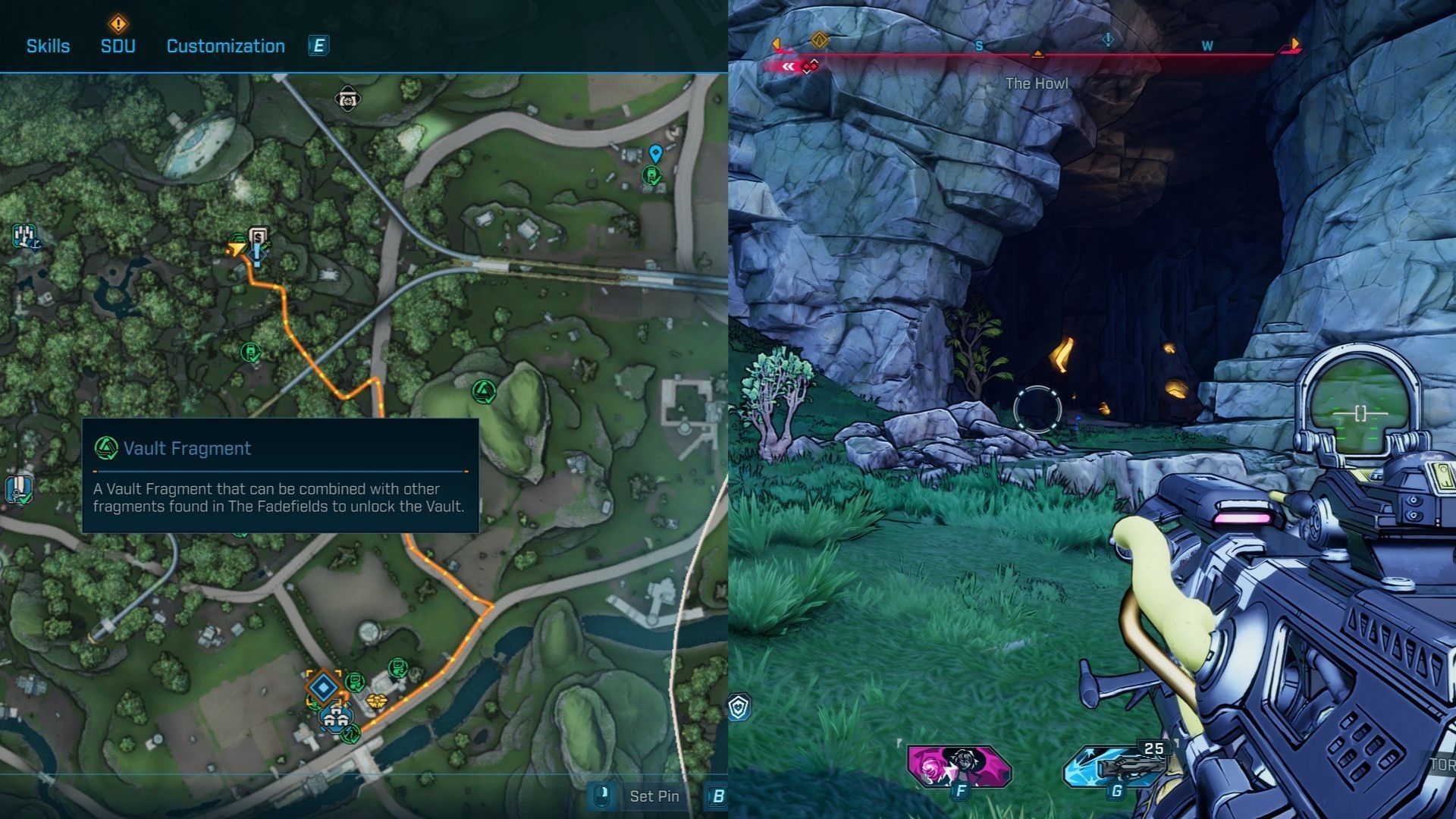
Task: Click the blue diamond waypoint marker
Action: coord(325,688)
